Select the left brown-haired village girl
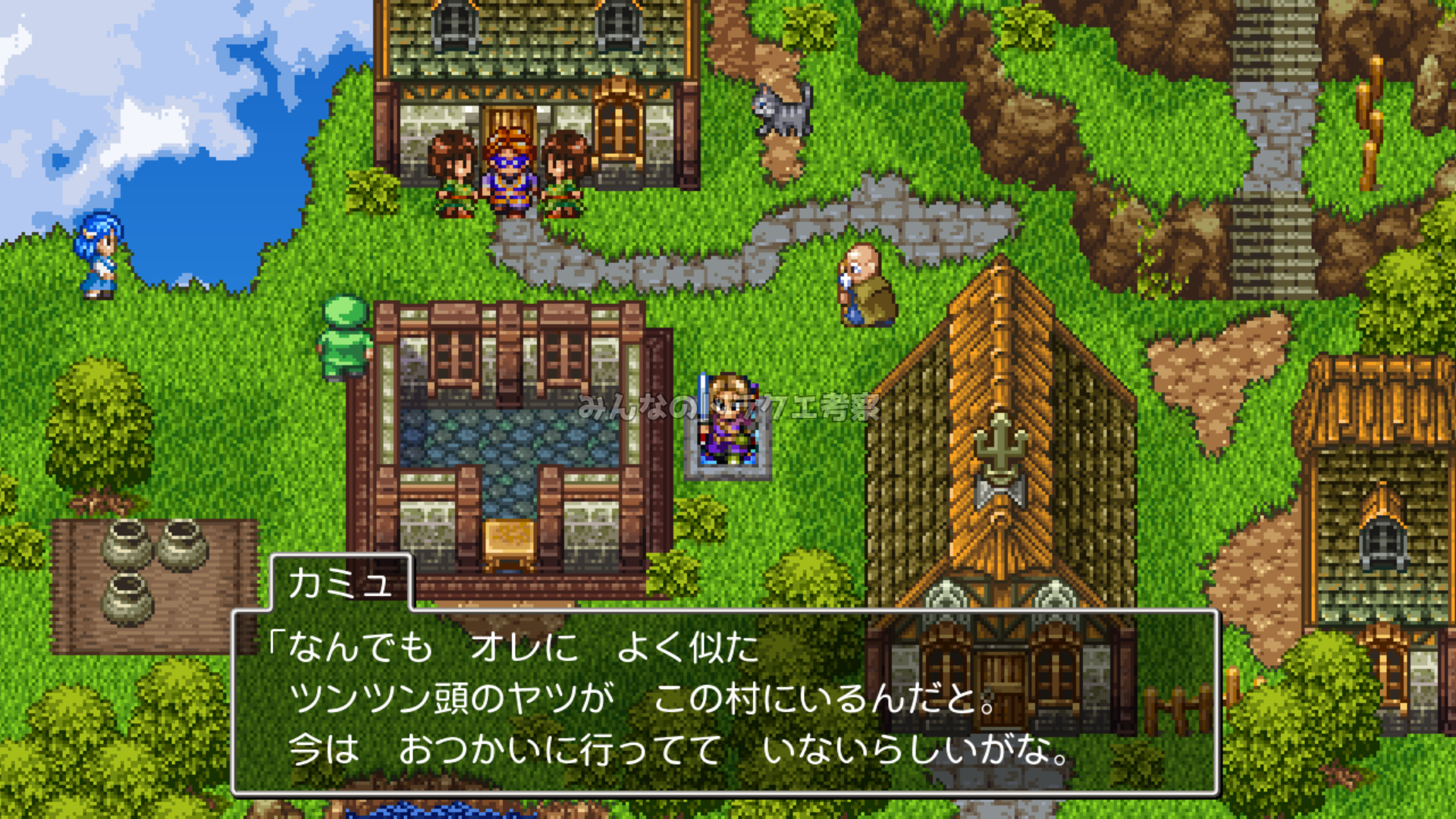The image size is (1456, 819). [x=453, y=174]
